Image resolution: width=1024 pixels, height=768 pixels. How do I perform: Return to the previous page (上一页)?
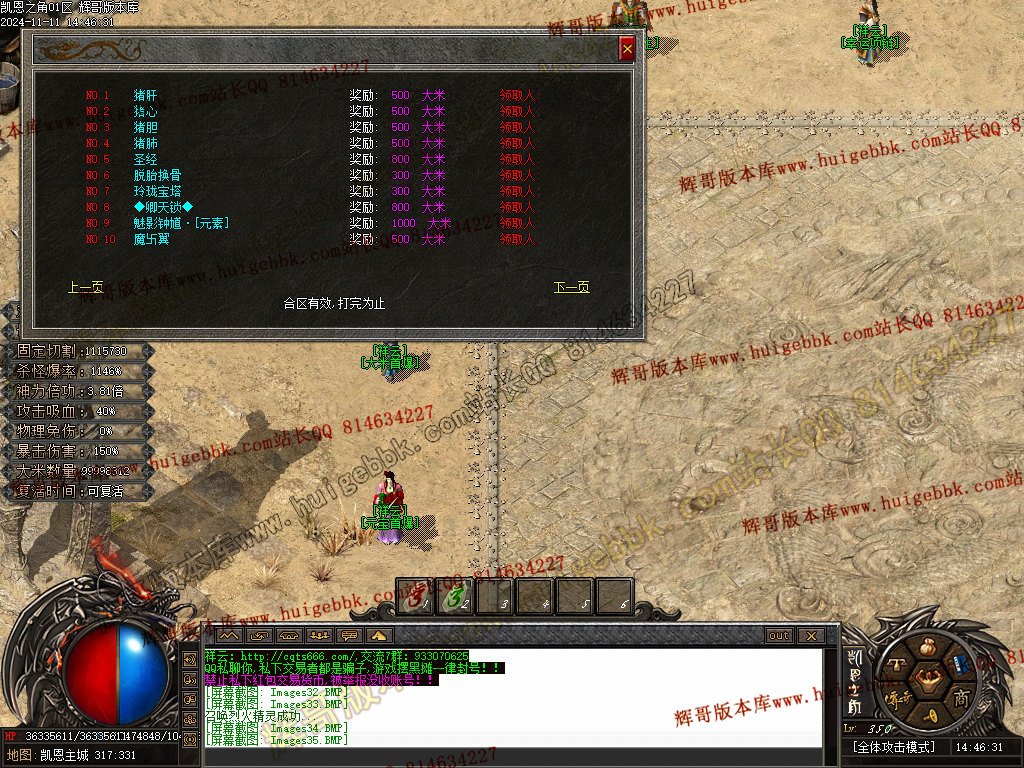(x=85, y=288)
